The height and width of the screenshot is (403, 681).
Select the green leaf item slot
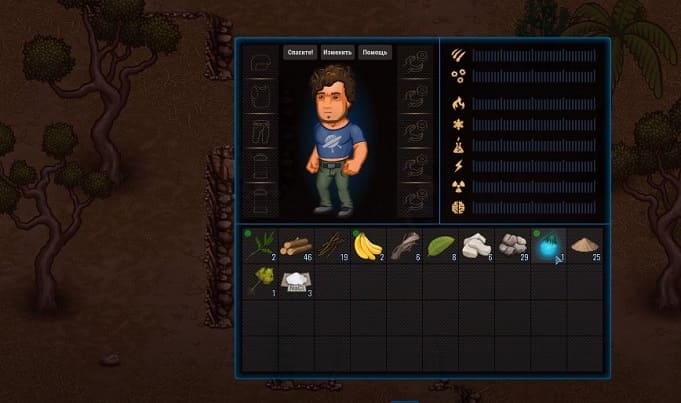click(441, 246)
